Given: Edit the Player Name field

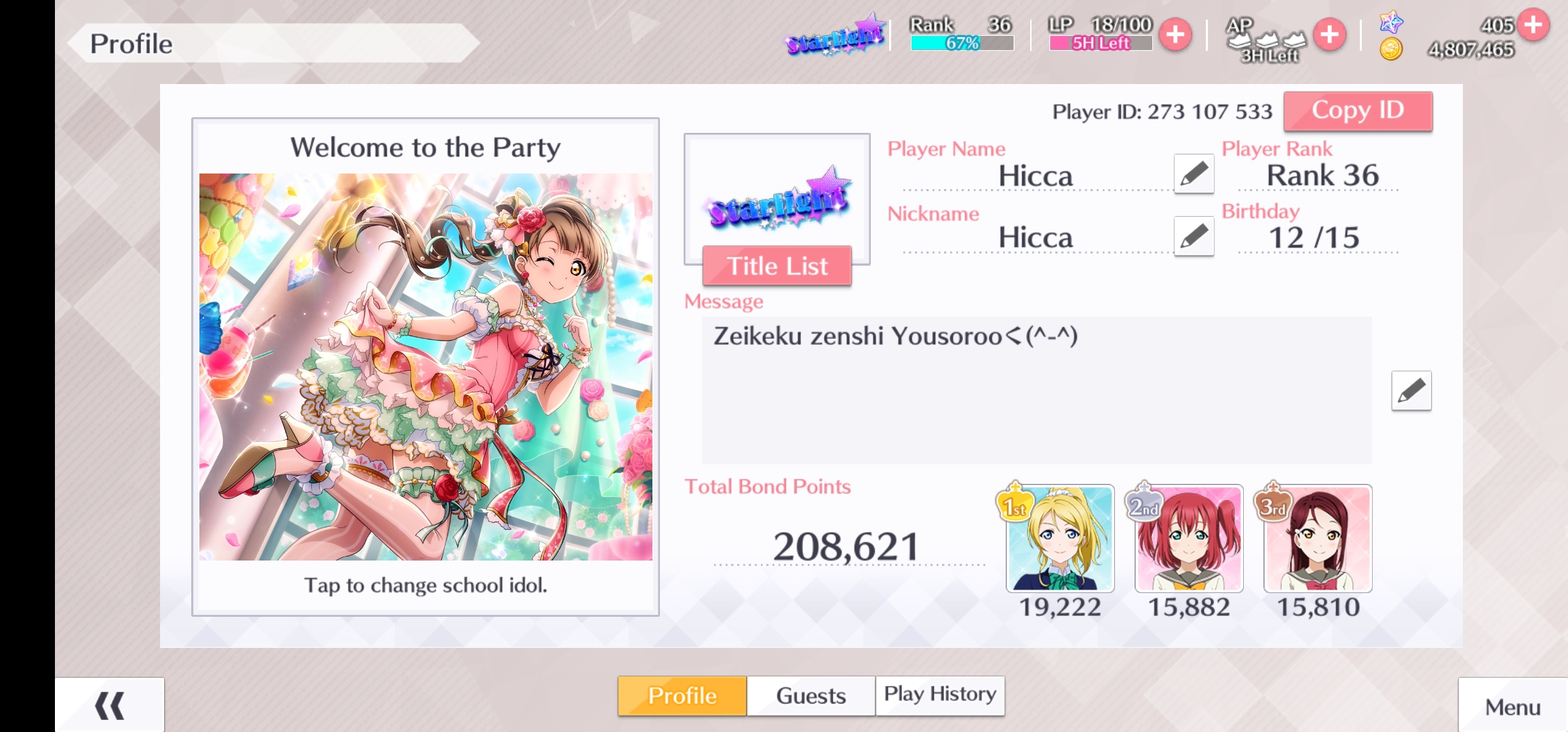Looking at the screenshot, I should click(1194, 174).
